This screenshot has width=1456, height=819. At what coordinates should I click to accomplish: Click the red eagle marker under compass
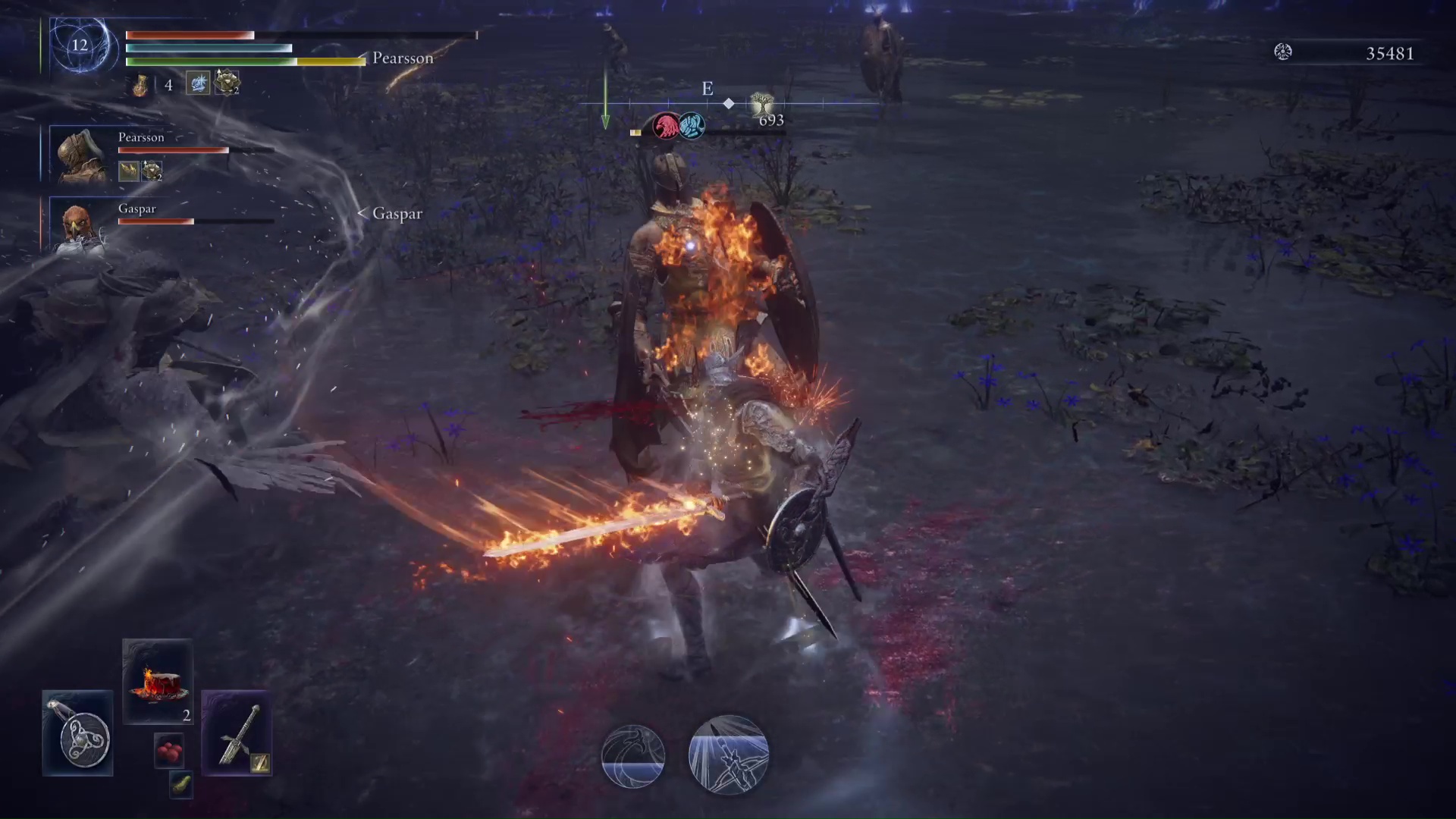666,126
